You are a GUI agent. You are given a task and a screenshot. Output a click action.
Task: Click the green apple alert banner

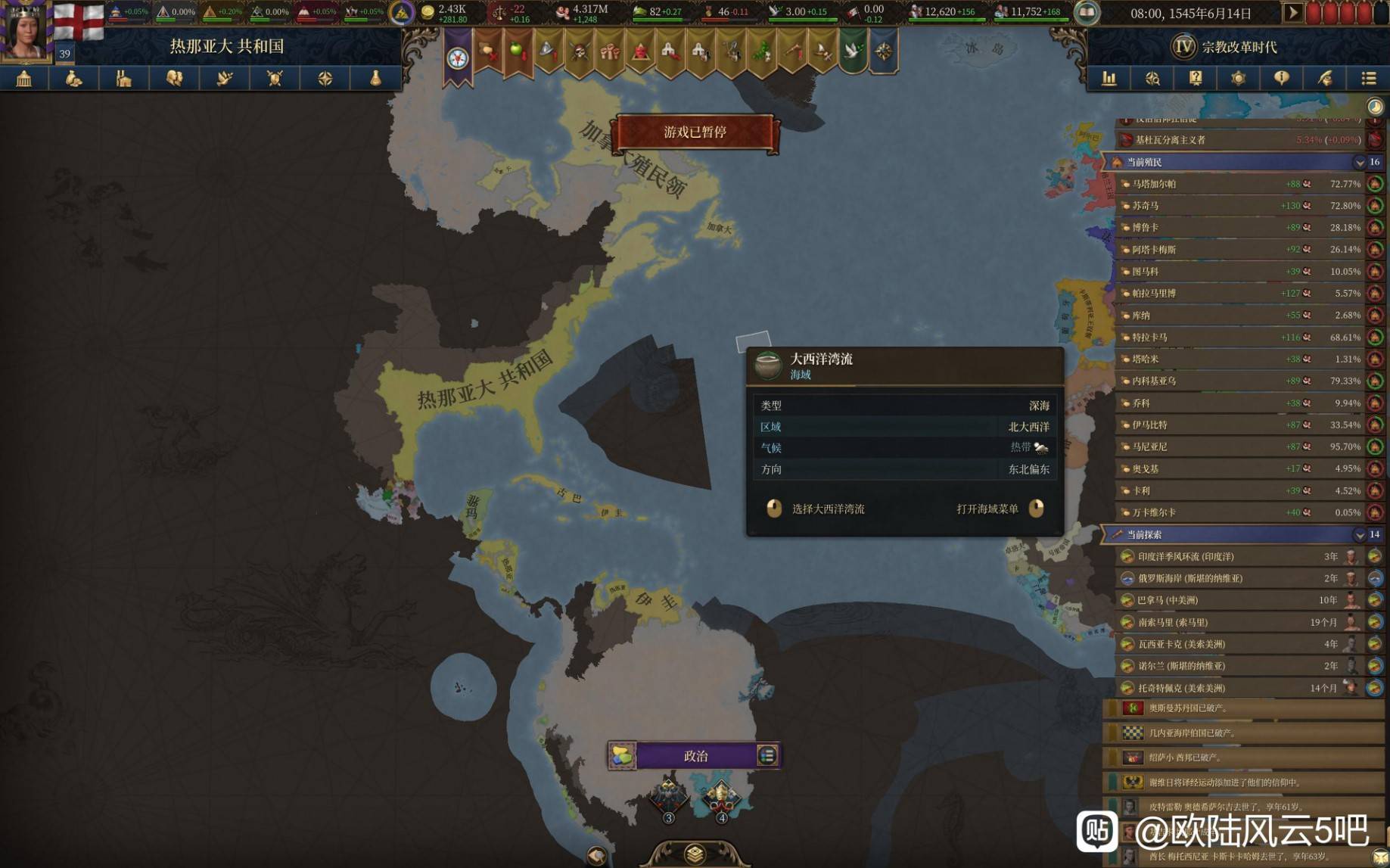click(518, 51)
